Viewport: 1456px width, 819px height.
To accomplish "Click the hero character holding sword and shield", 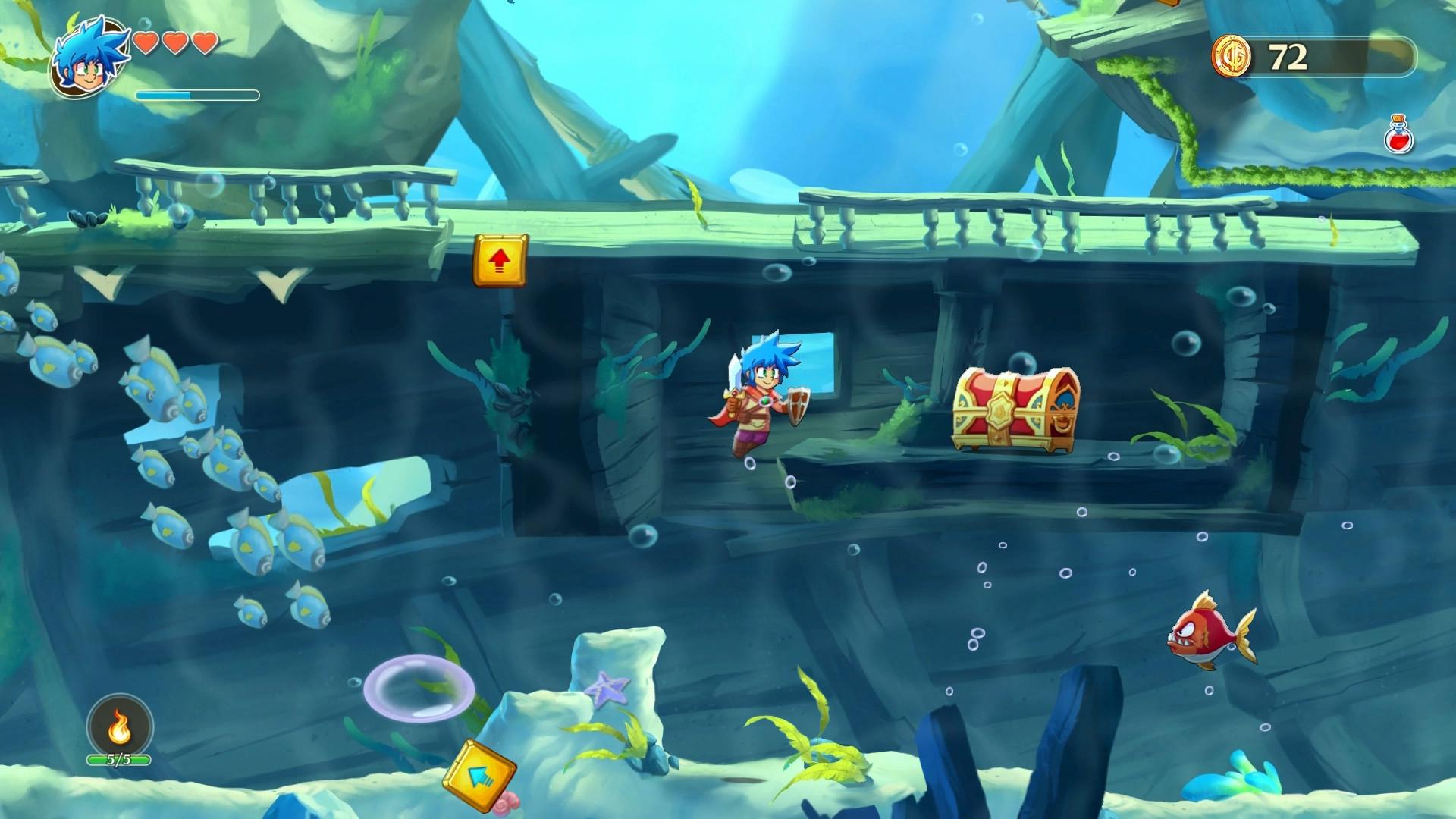I will (758, 402).
